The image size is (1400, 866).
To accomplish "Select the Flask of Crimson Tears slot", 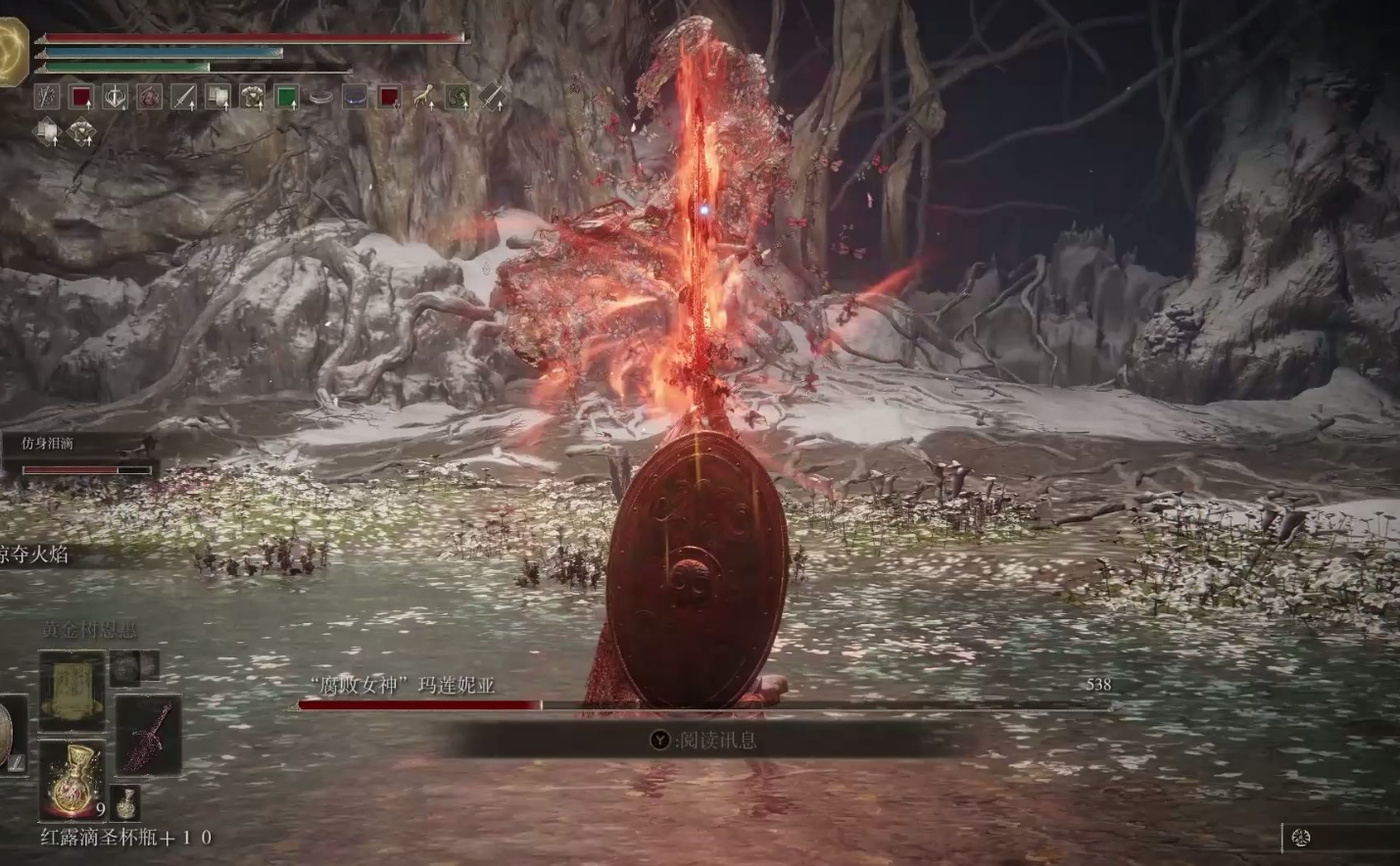I will pos(71,779).
